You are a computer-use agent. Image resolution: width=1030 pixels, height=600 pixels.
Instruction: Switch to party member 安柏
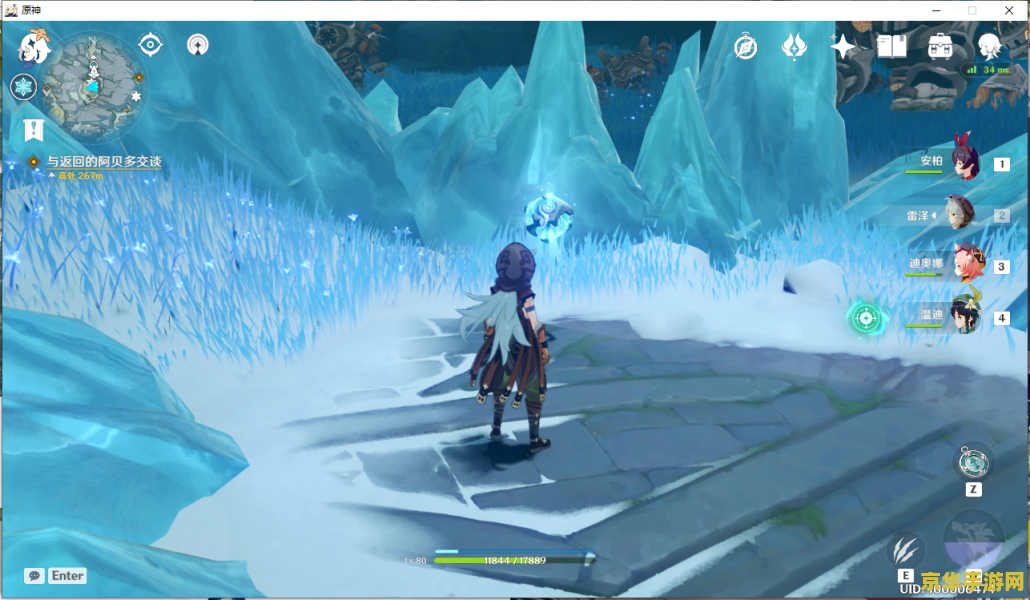[x=964, y=164]
